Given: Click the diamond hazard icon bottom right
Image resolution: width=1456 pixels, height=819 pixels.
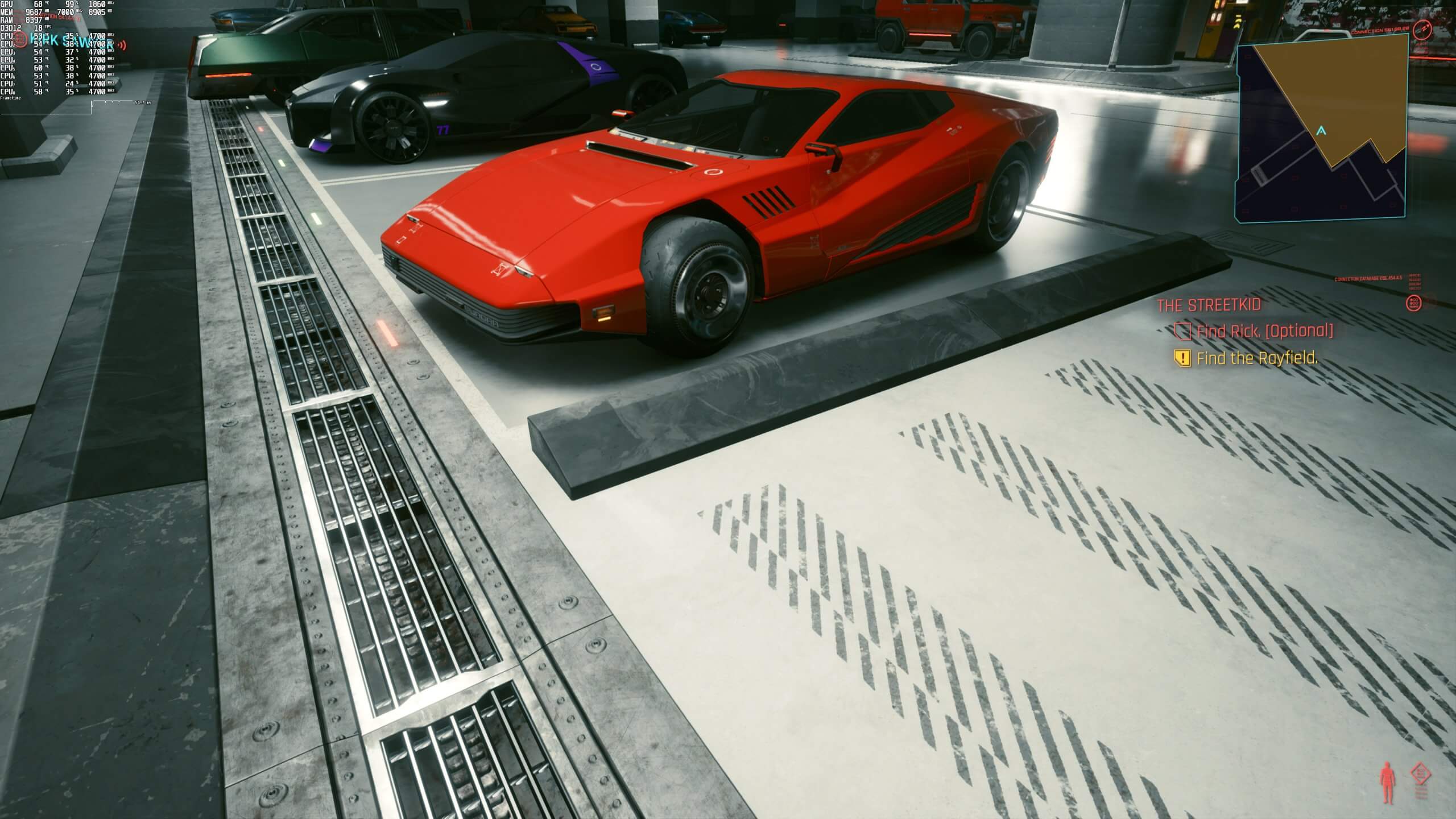Looking at the screenshot, I should (1420, 773).
